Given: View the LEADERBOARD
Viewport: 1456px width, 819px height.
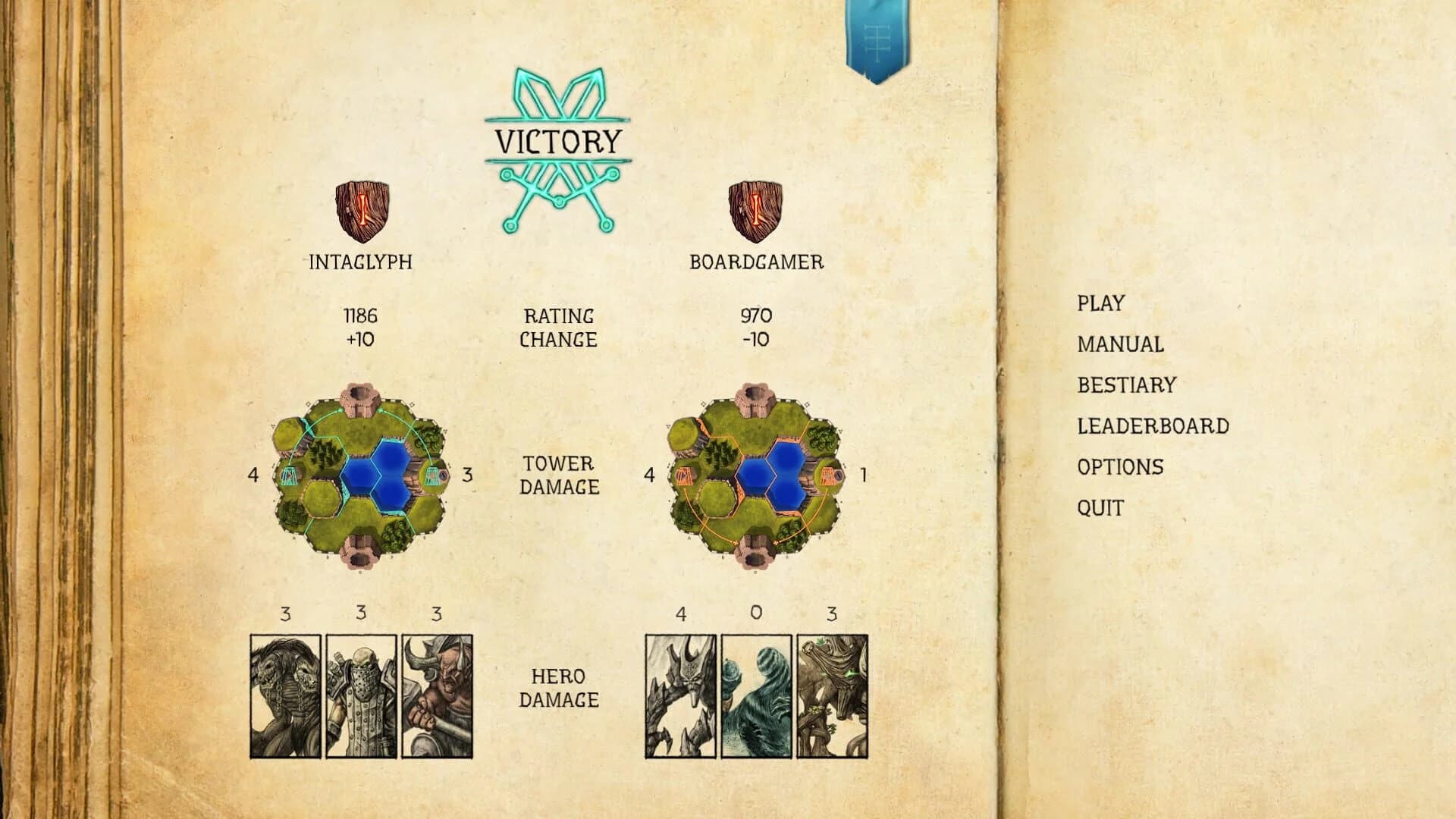Looking at the screenshot, I should click(1153, 426).
